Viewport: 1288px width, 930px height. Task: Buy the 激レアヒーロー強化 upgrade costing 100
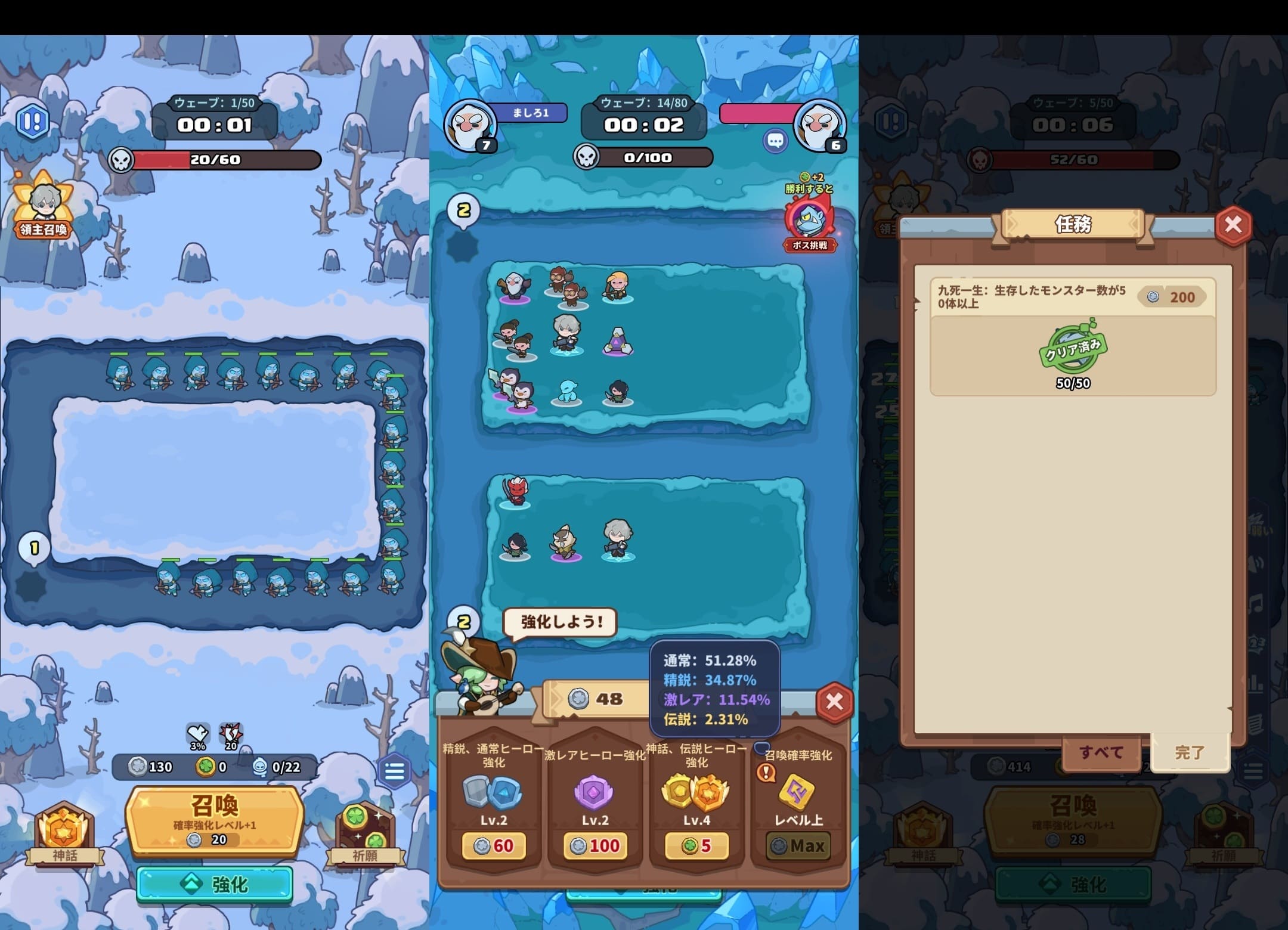coord(595,845)
